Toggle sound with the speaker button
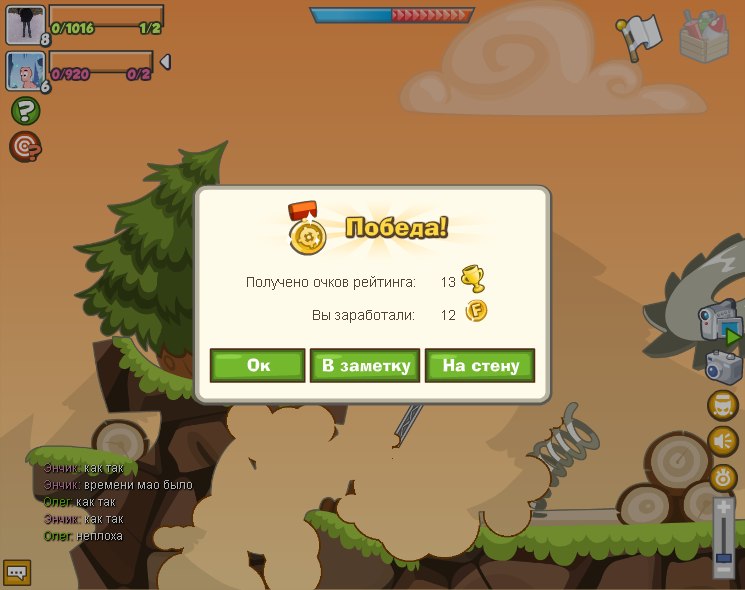This screenshot has height=590, width=745. pyautogui.click(x=723, y=441)
